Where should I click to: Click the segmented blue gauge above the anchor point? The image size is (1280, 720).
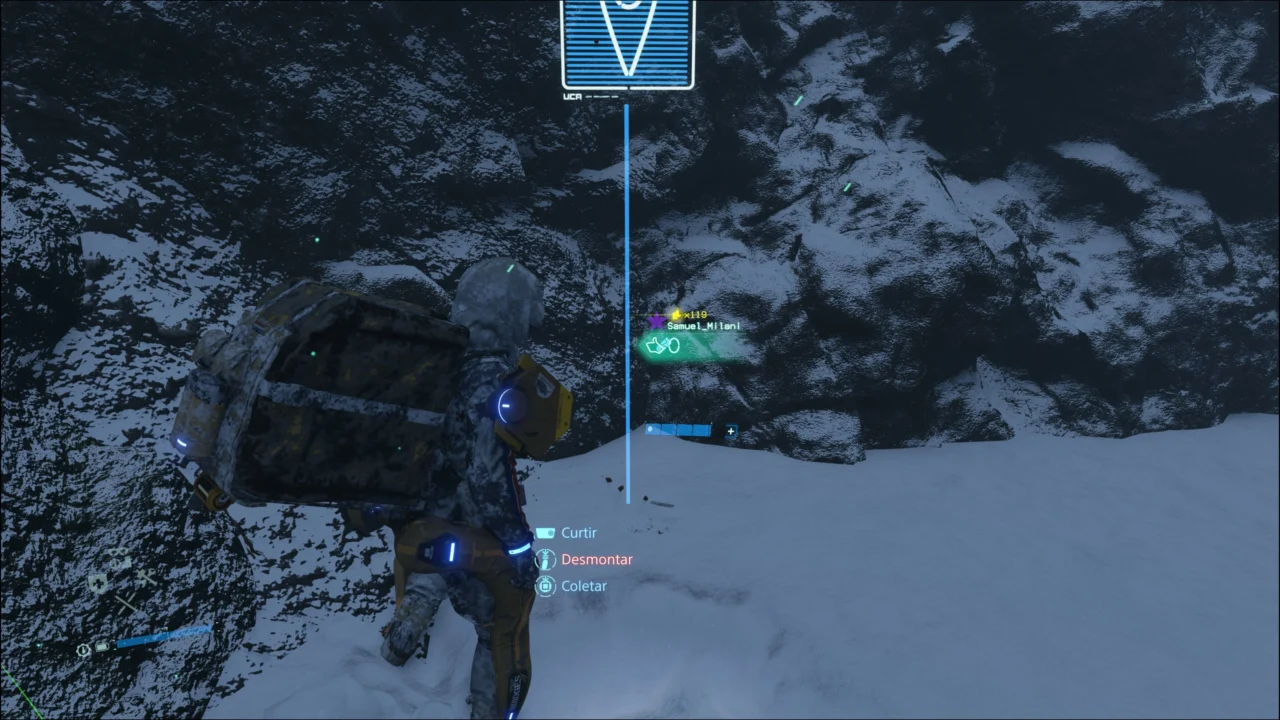pos(678,430)
